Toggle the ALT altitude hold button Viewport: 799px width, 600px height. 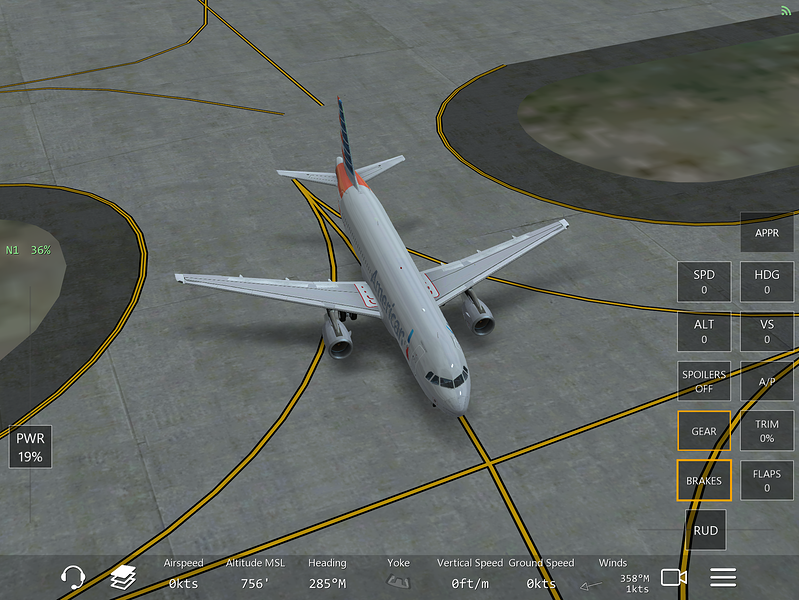tap(704, 331)
